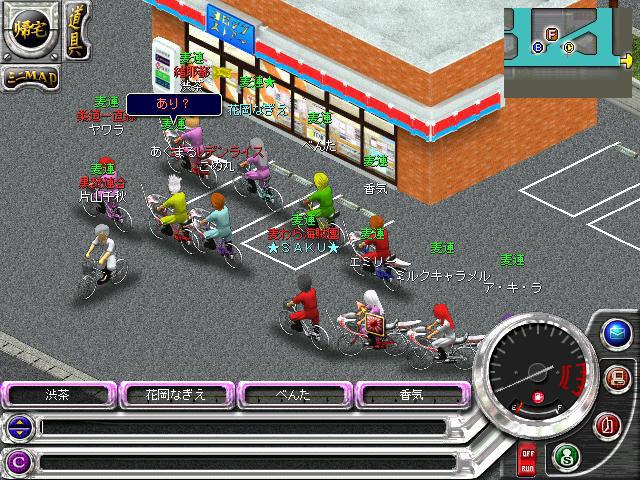
Task: Click the 帰宅 (go home) button
Action: 32,31
